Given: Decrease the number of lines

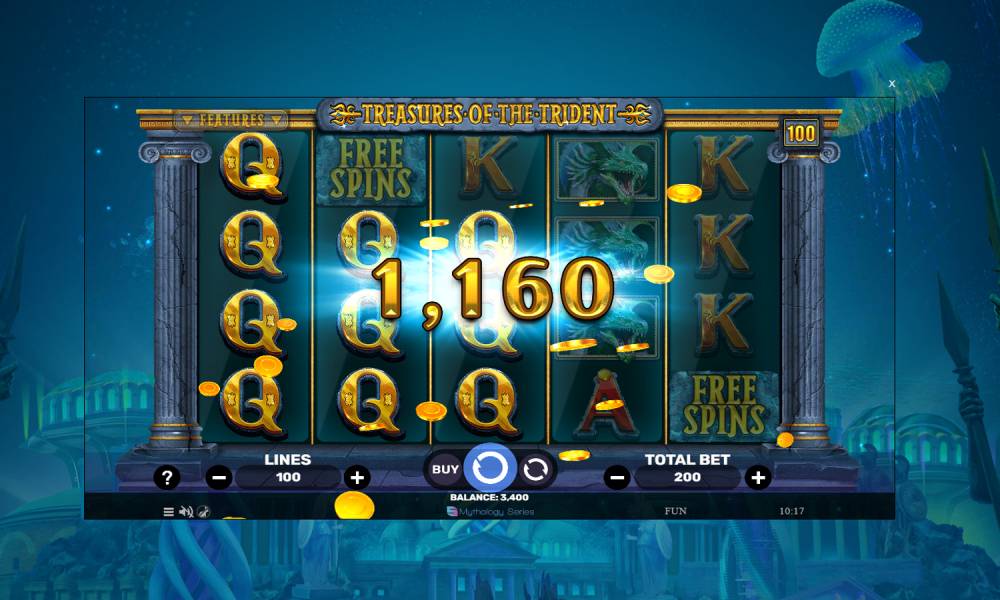Looking at the screenshot, I should point(219,478).
